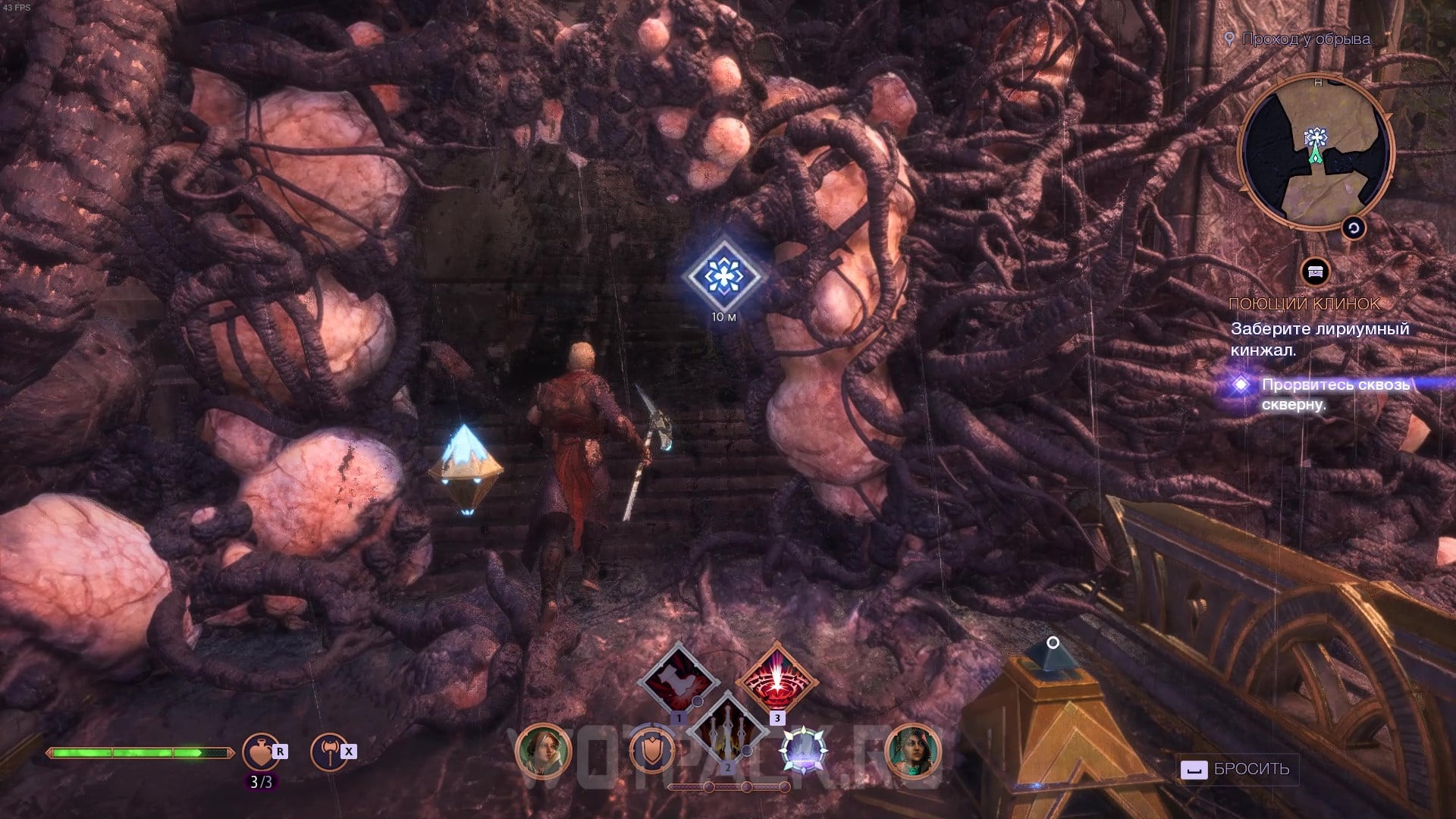Select the treasure chest indicator icon

(1316, 271)
